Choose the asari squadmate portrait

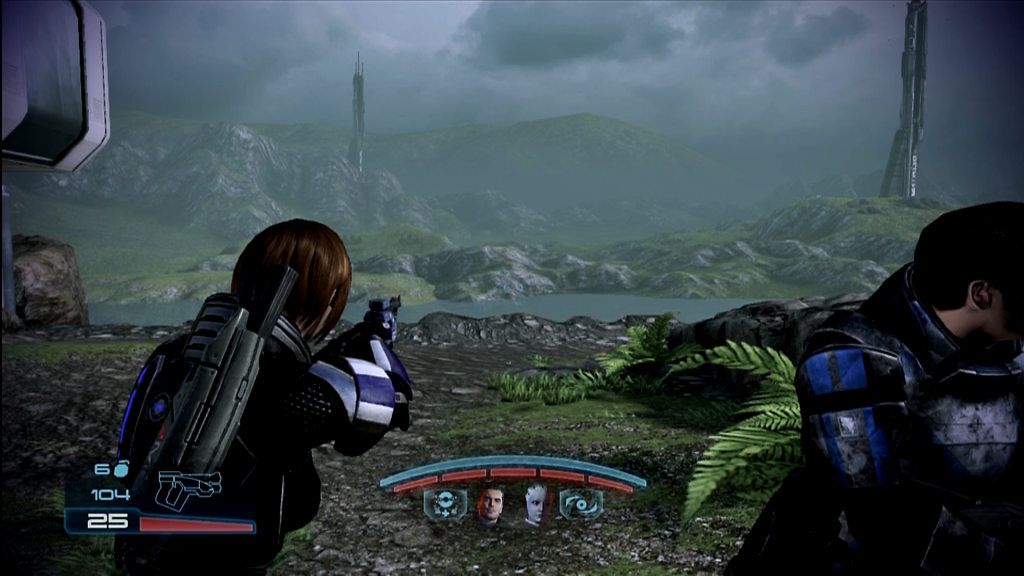(535, 506)
